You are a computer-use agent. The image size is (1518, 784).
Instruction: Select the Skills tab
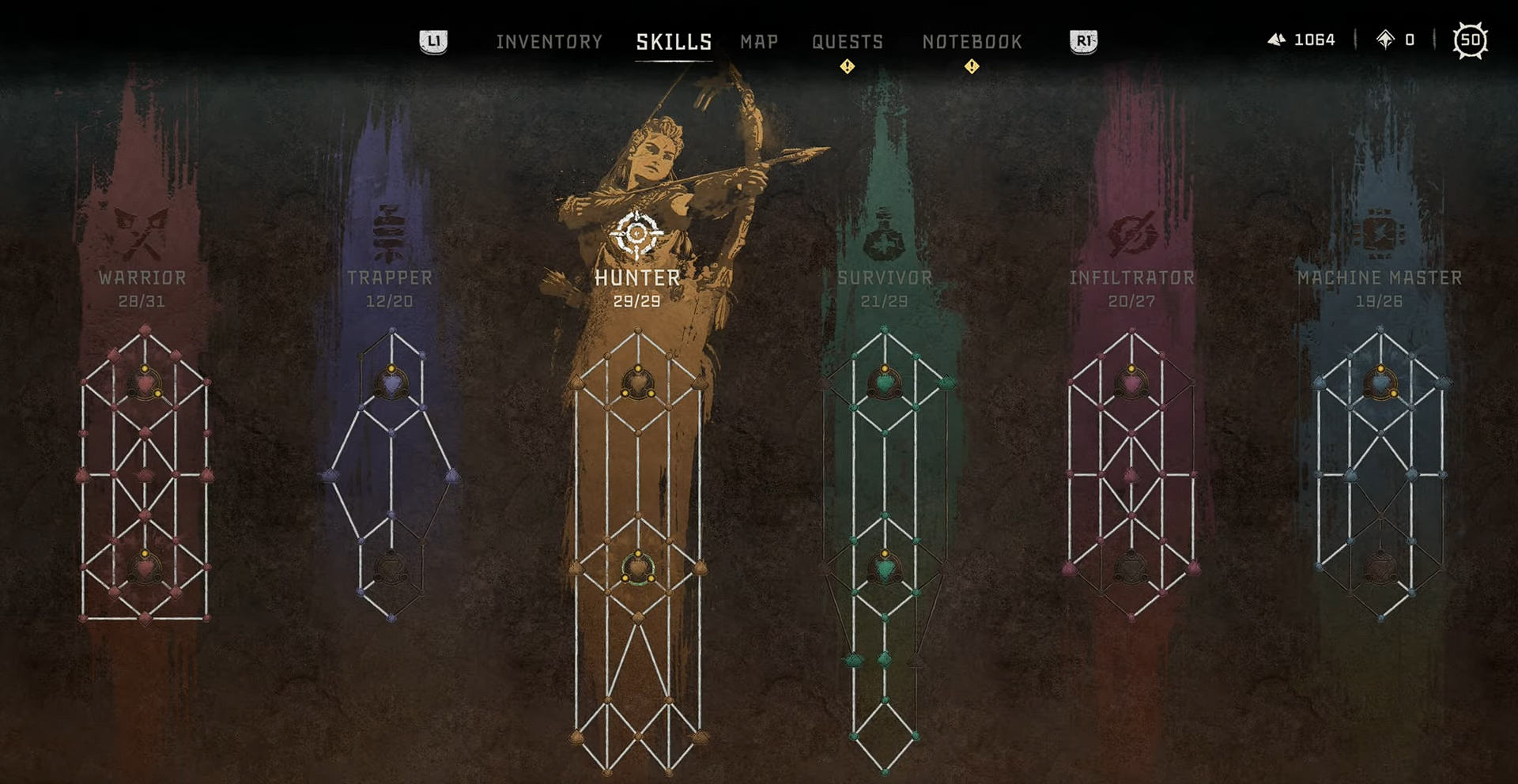pos(674,42)
